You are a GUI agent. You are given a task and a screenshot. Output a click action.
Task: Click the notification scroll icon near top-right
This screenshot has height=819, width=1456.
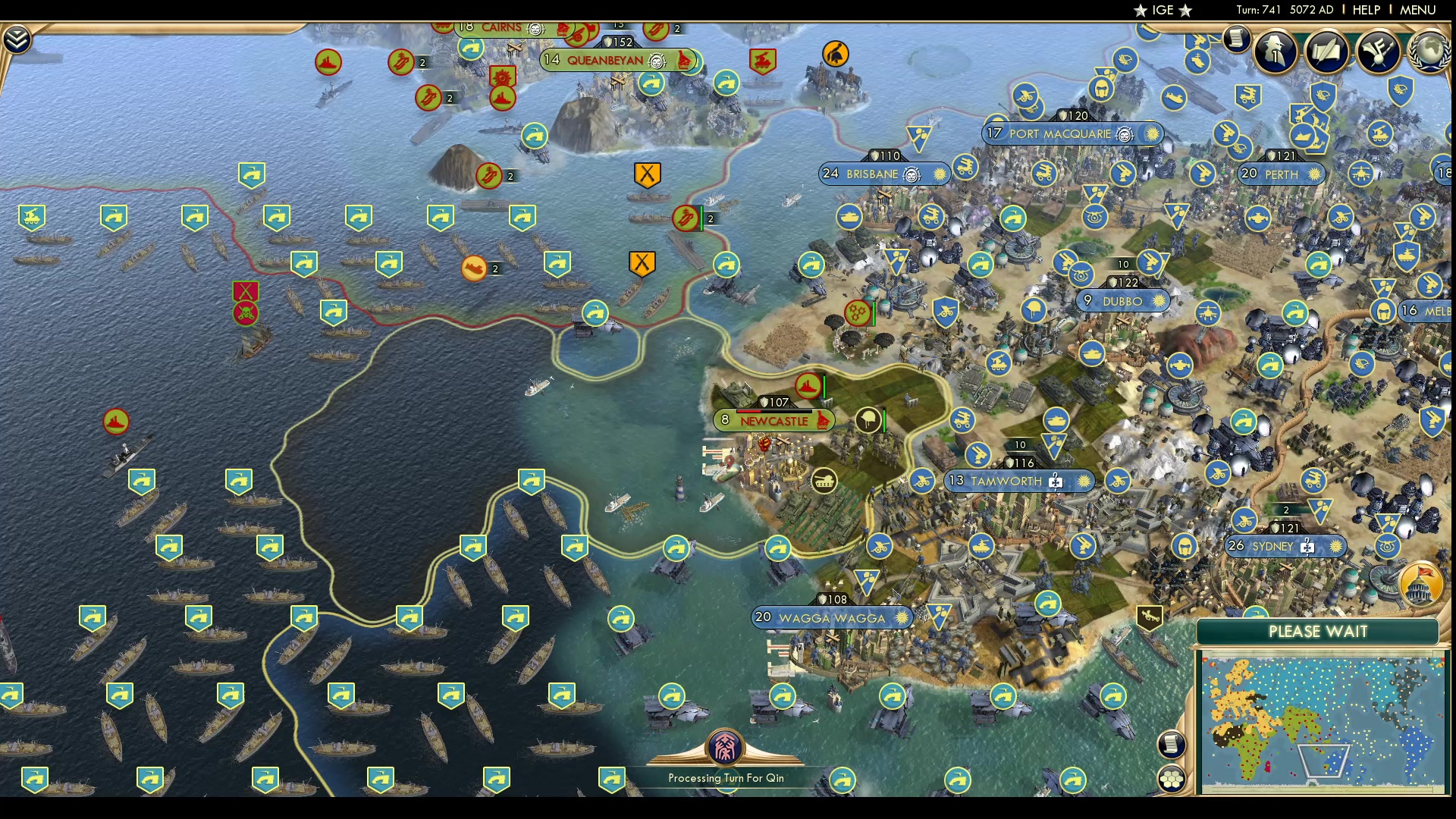click(x=1238, y=38)
